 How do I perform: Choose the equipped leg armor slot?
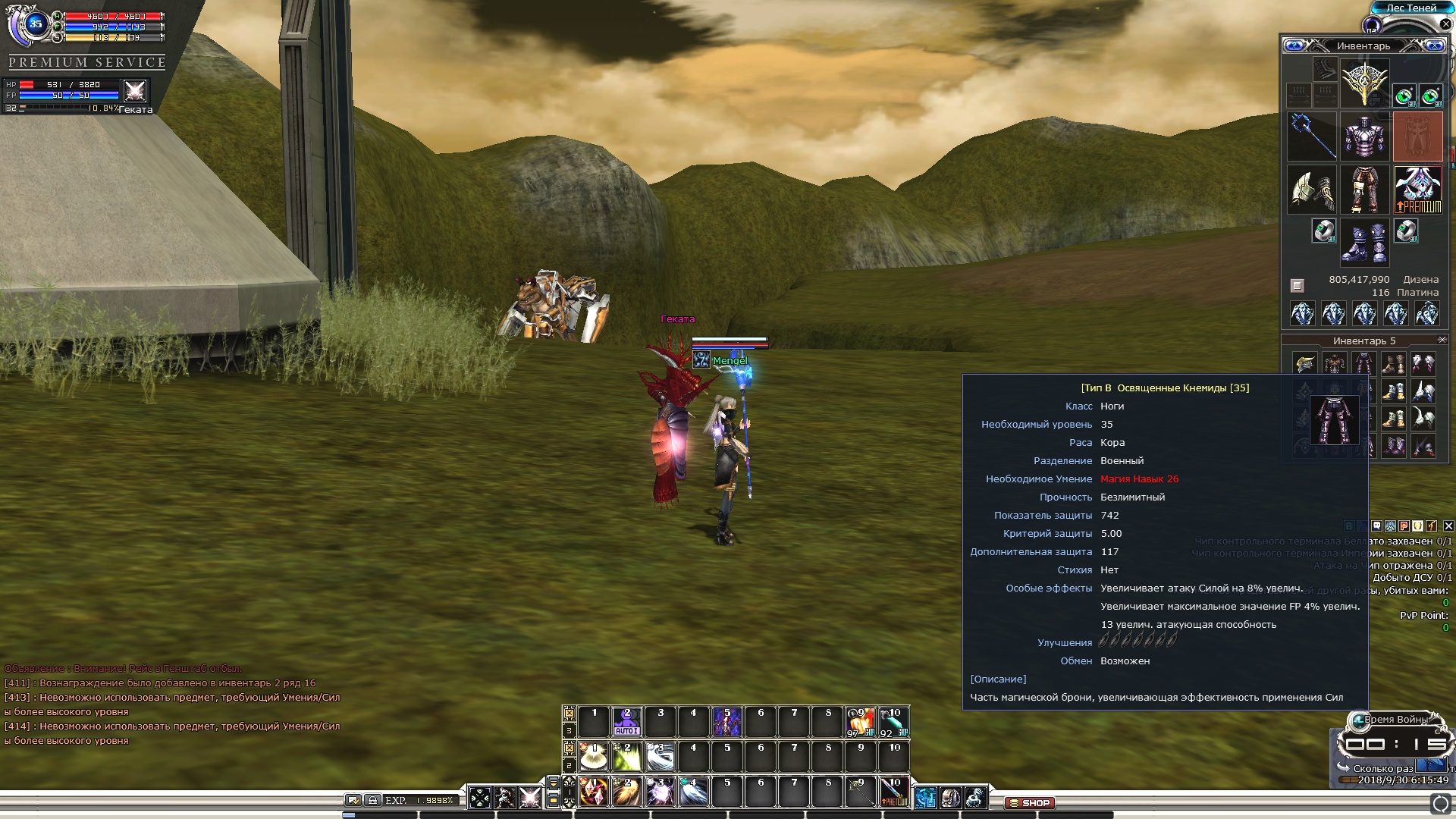coord(1364,190)
